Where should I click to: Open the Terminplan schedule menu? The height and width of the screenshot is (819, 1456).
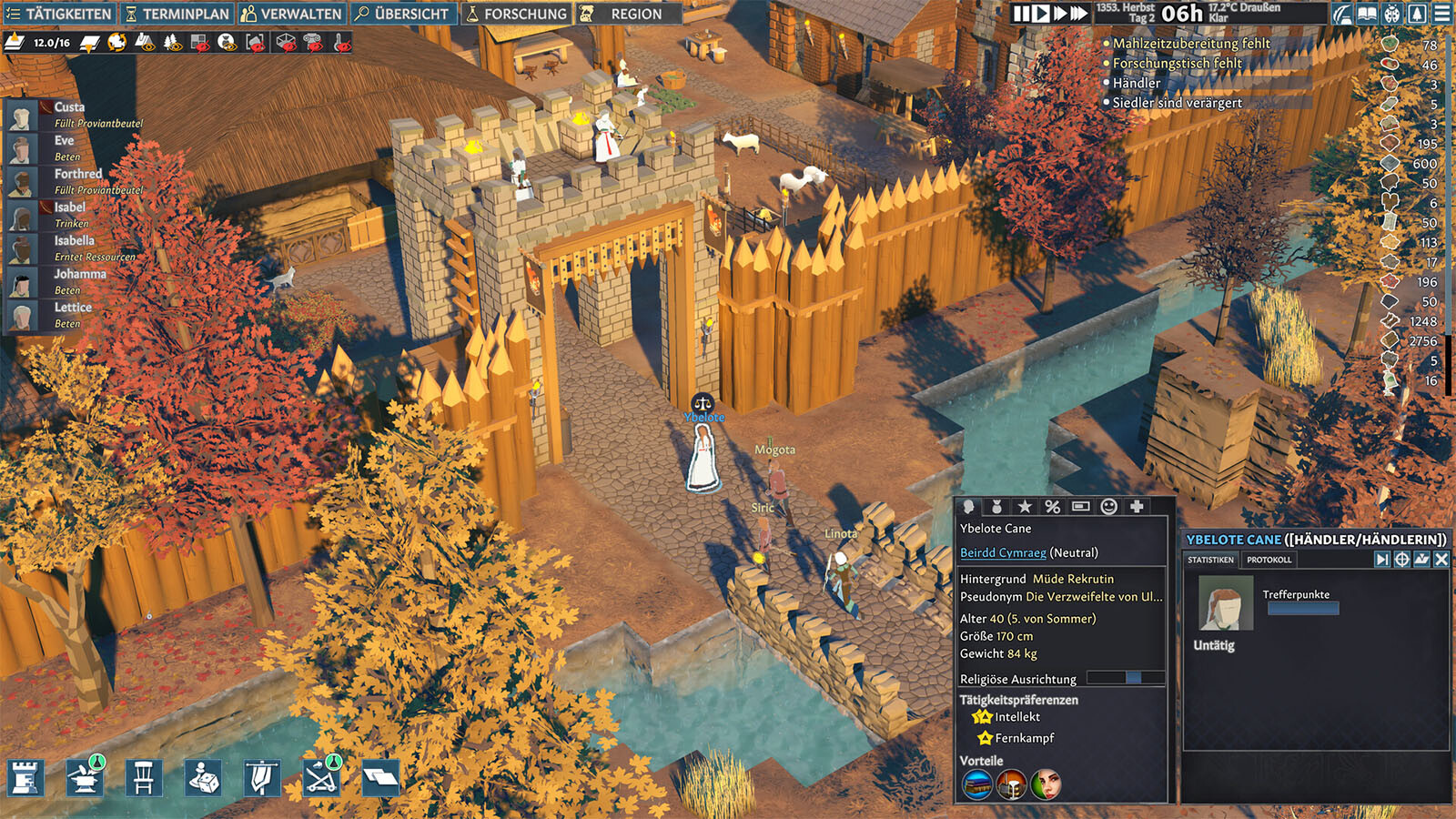click(177, 14)
